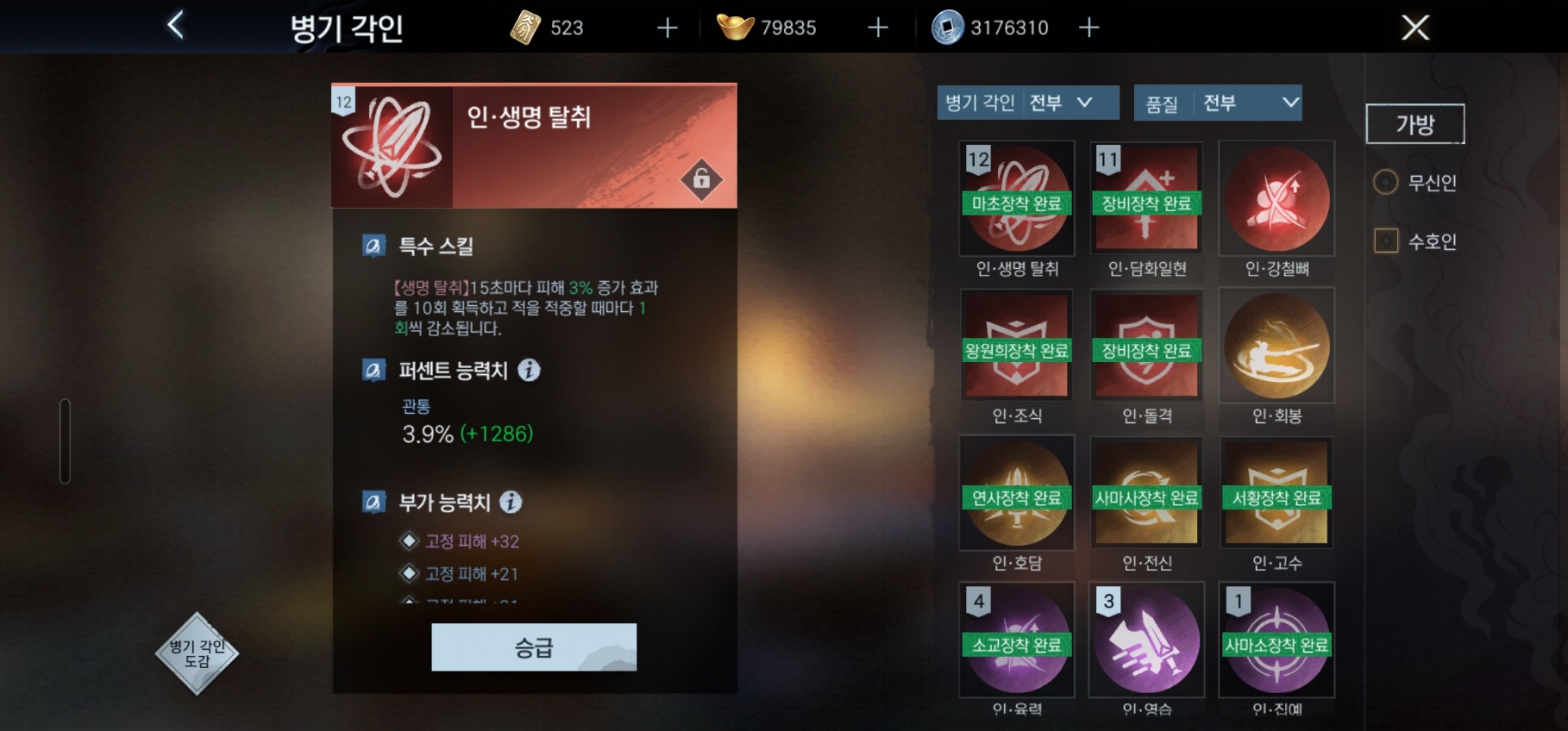The width and height of the screenshot is (1568, 731).
Task: Select the 인·회봉 engraving icon
Action: pos(1276,345)
